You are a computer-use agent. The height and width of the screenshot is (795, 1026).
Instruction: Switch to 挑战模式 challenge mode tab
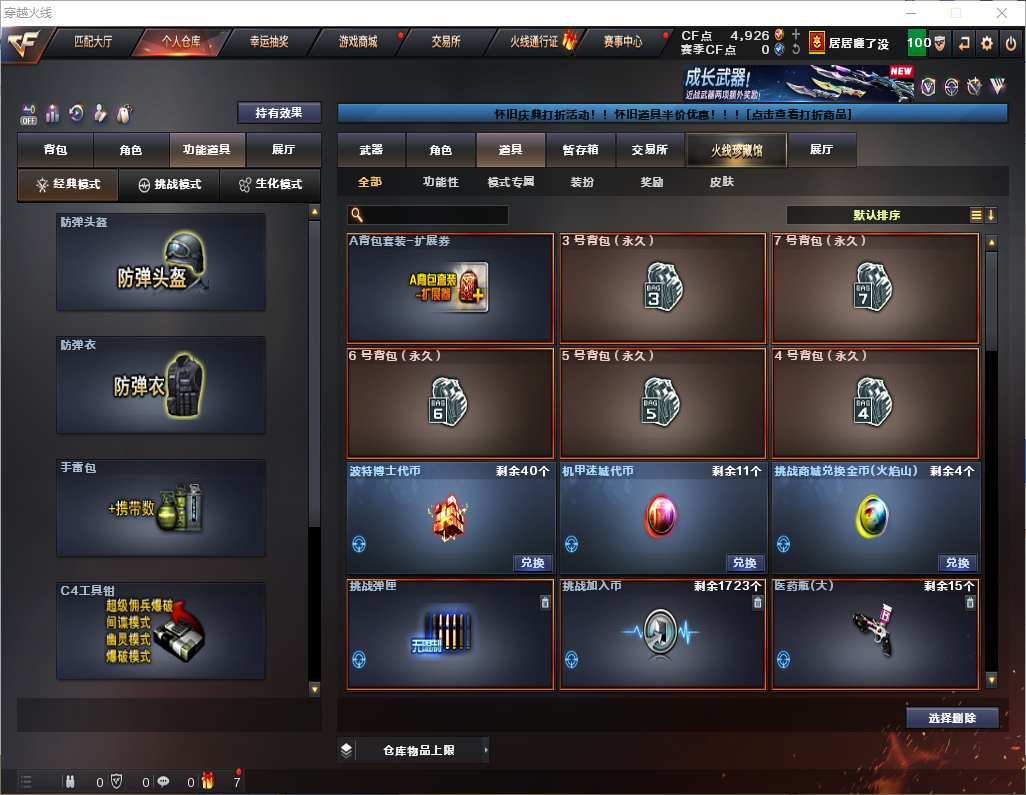point(170,185)
